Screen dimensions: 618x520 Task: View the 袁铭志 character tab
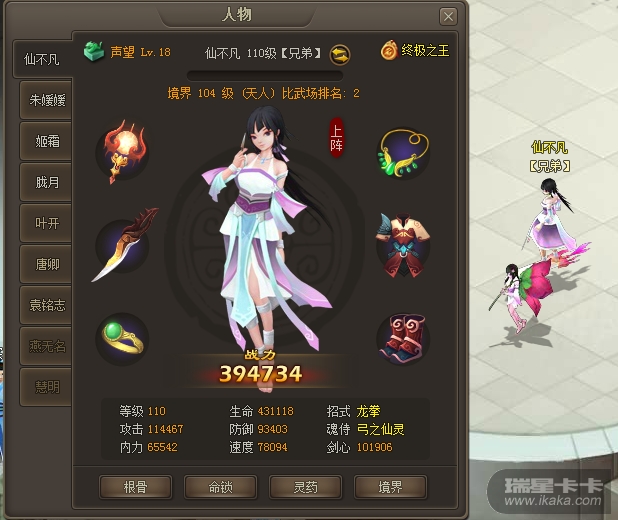click(46, 306)
